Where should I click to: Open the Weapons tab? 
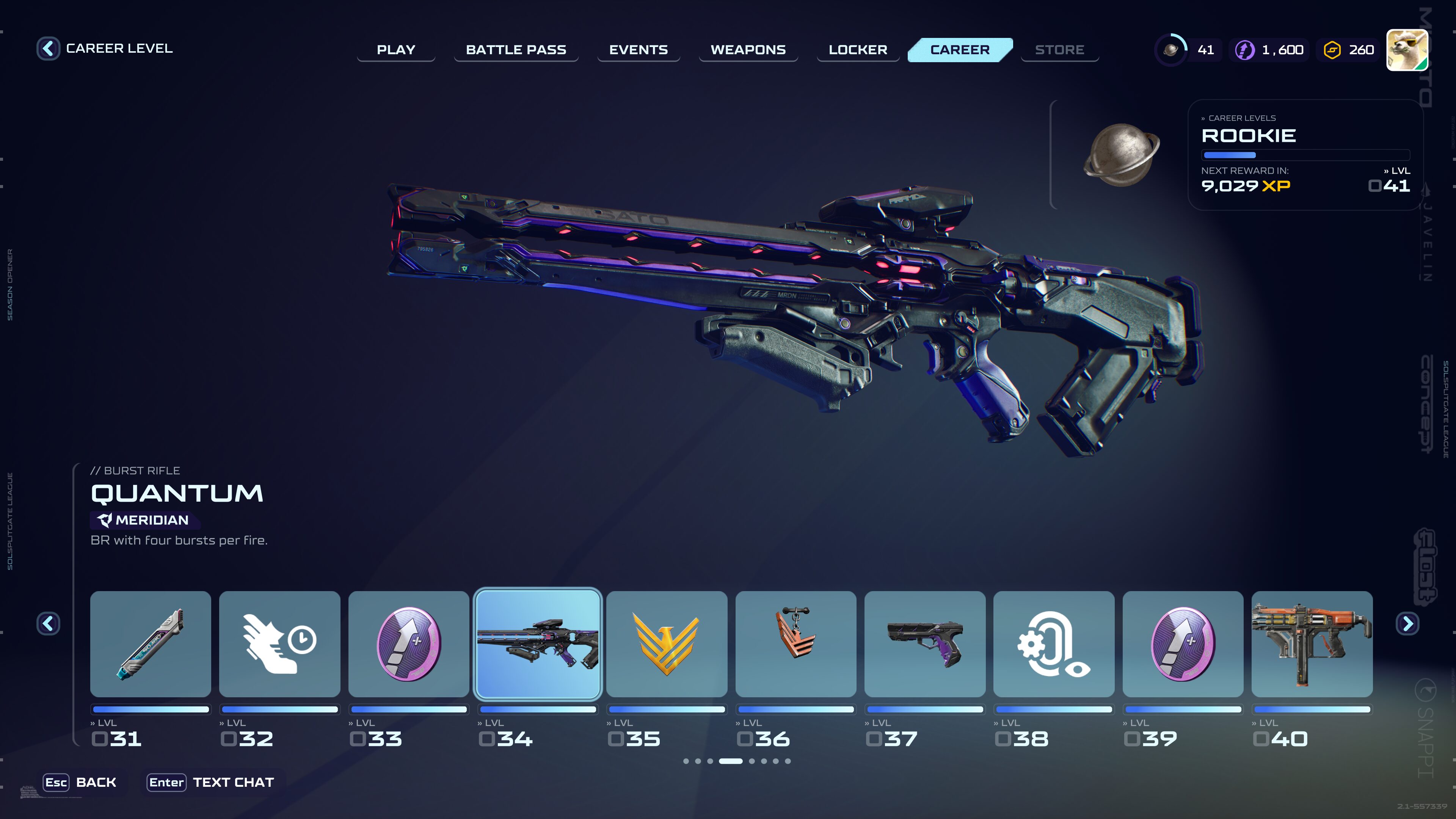[x=748, y=50]
